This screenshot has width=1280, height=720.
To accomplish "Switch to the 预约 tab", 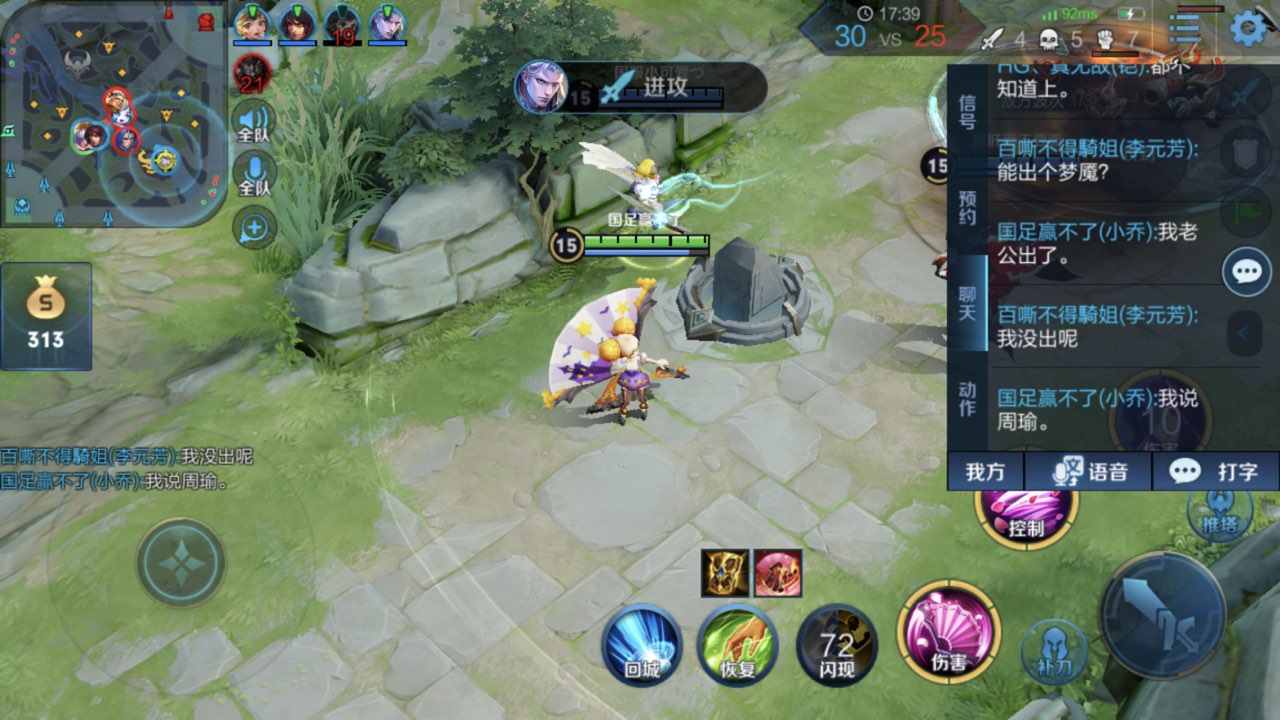I will 967,207.
